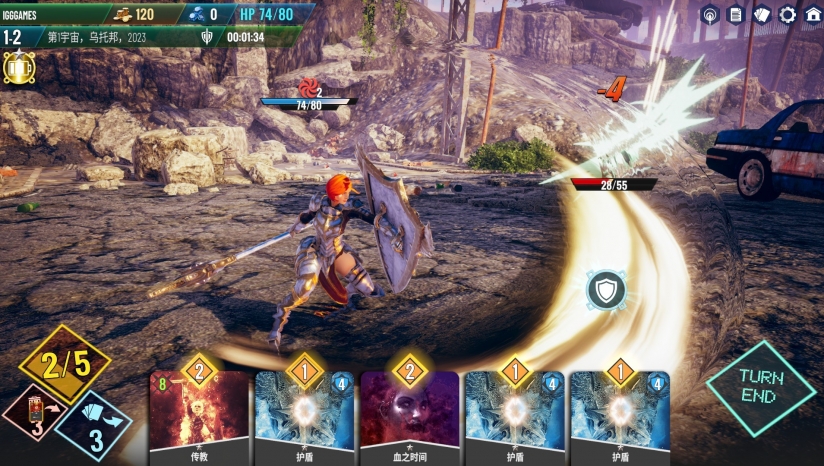Play the 传教 fire card

(199, 415)
